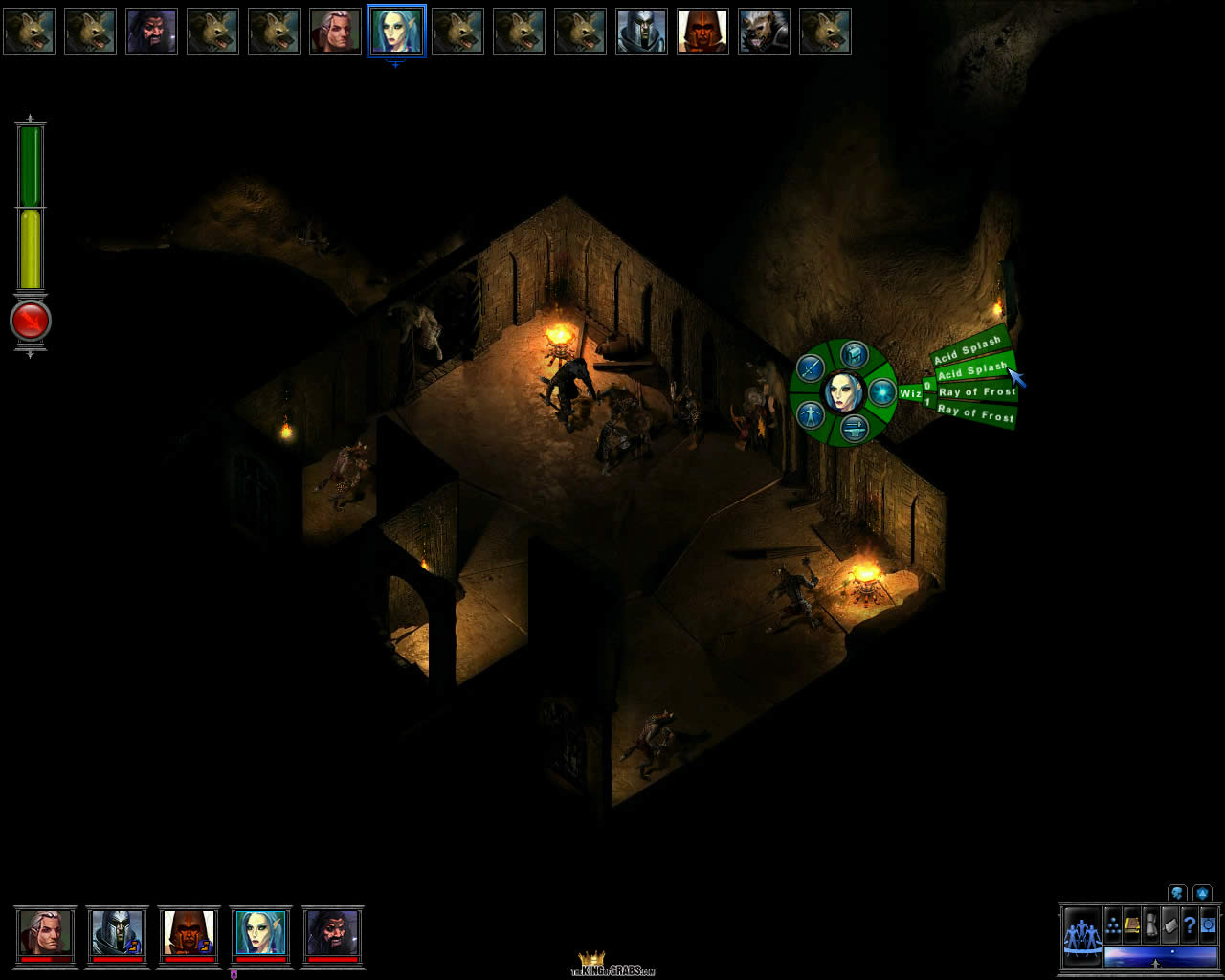
Task: Open the options button beside the help icon
Action: (x=1208, y=925)
